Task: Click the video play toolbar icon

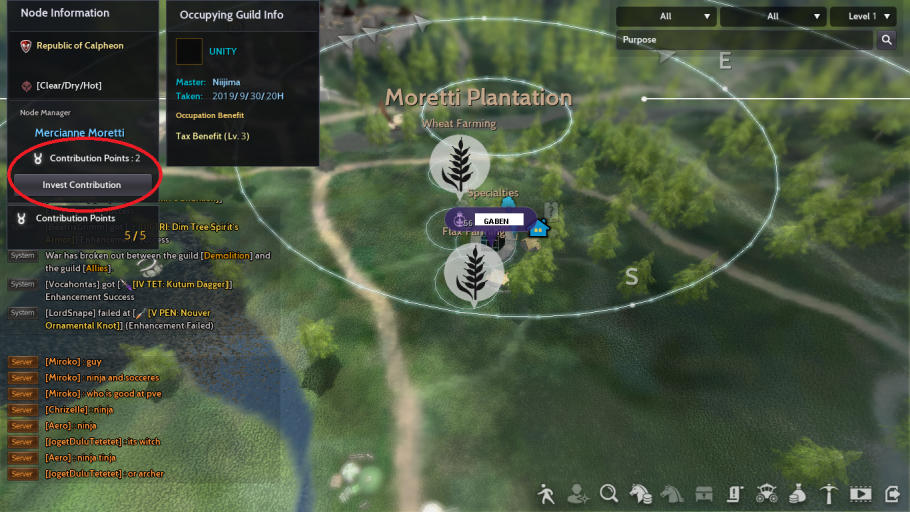Action: pos(860,493)
